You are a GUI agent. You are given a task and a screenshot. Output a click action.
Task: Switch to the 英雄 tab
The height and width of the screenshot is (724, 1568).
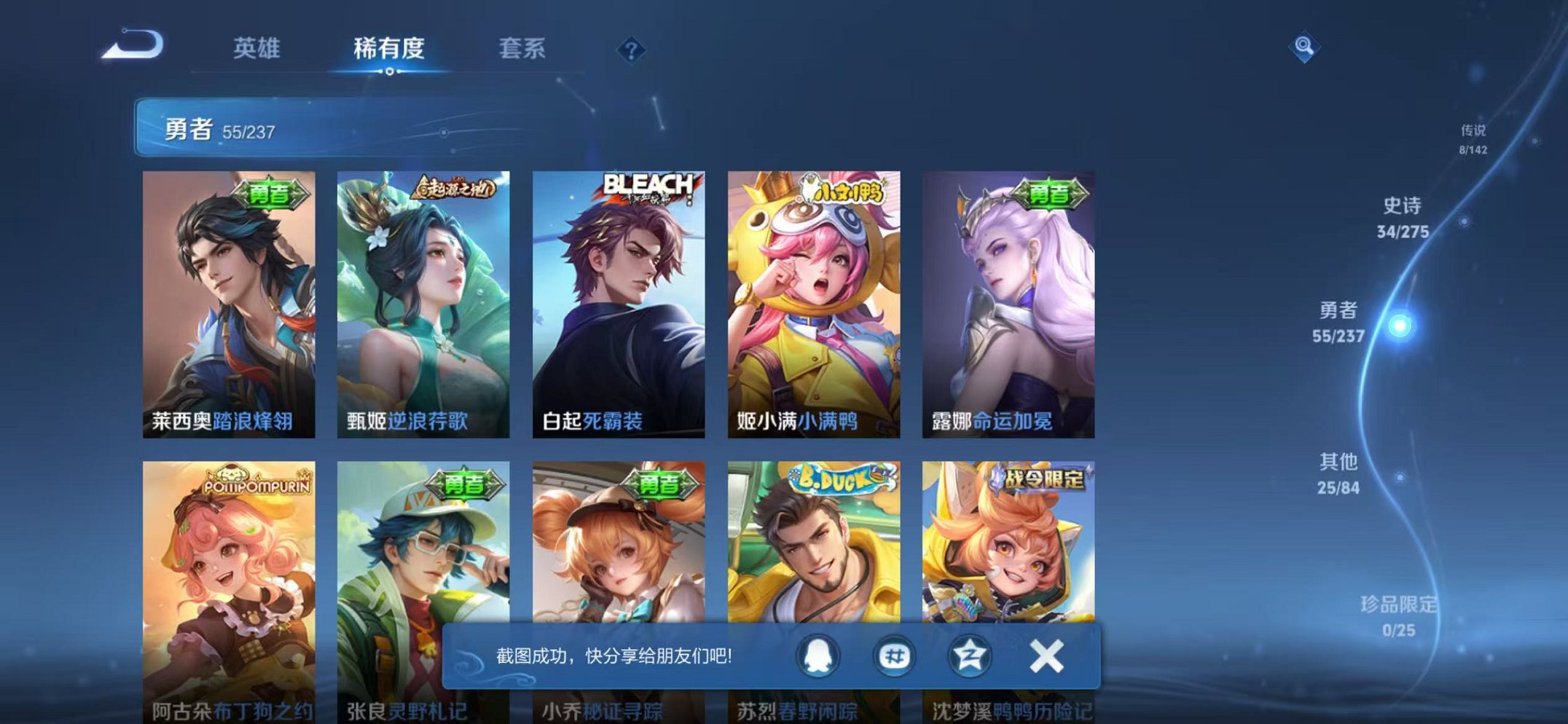[257, 48]
